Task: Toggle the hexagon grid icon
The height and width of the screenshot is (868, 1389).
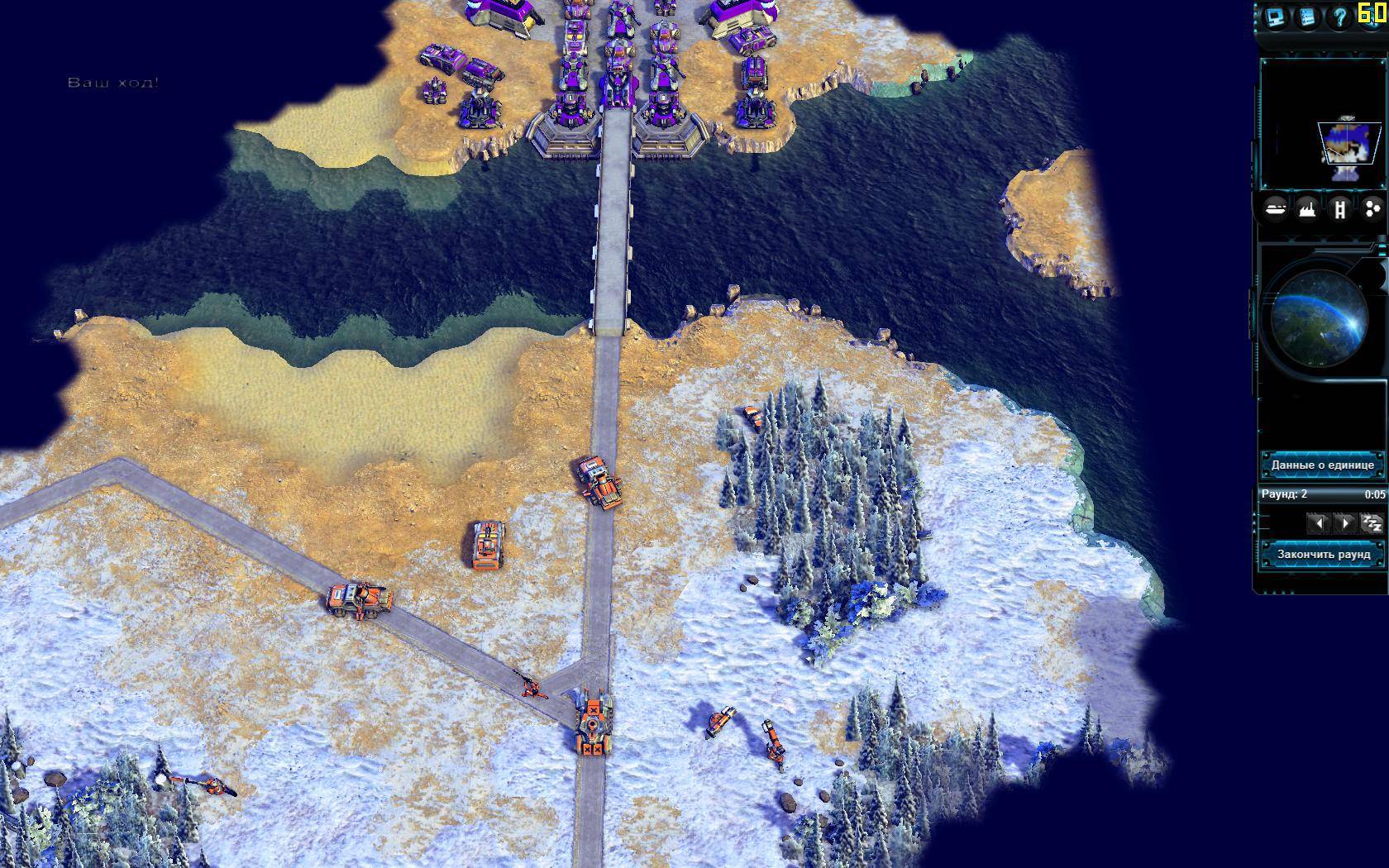Action: point(1372,209)
